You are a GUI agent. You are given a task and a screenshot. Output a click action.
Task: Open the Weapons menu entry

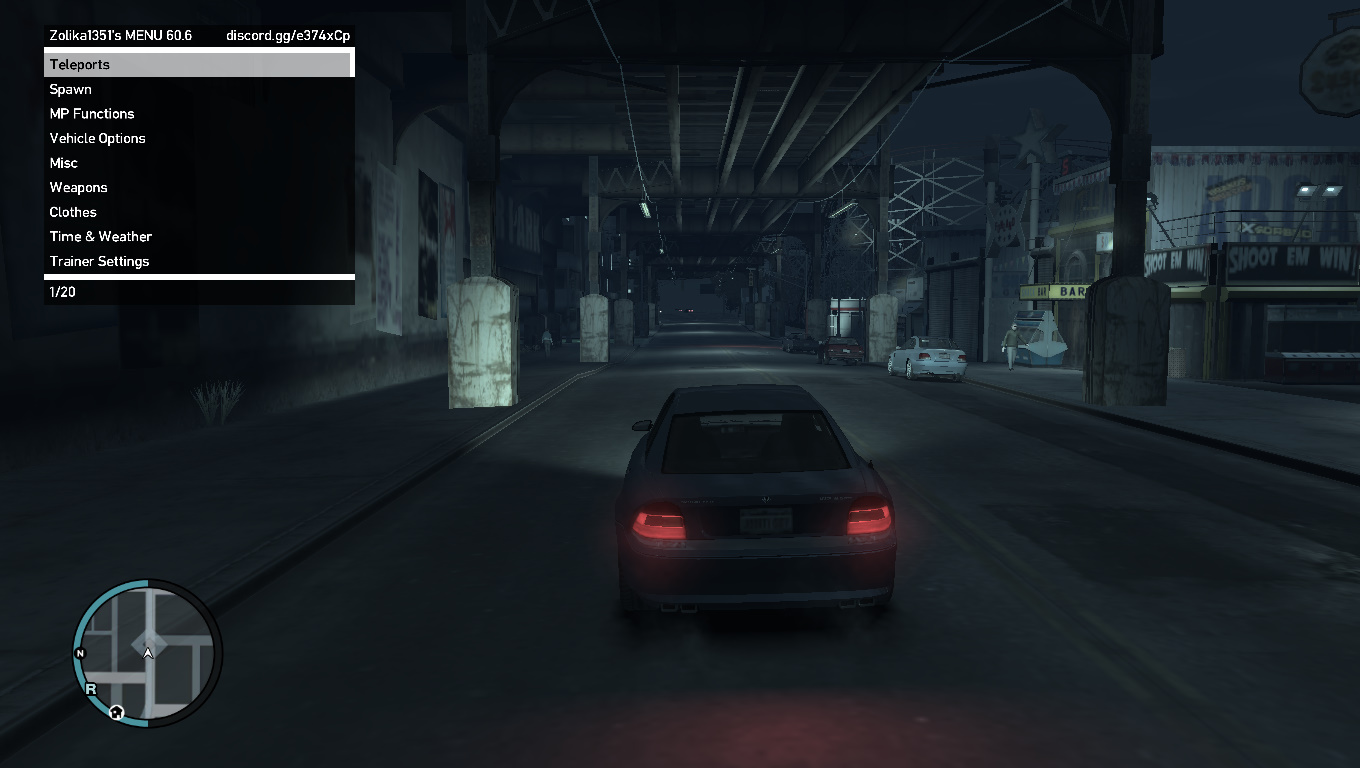tap(78, 187)
